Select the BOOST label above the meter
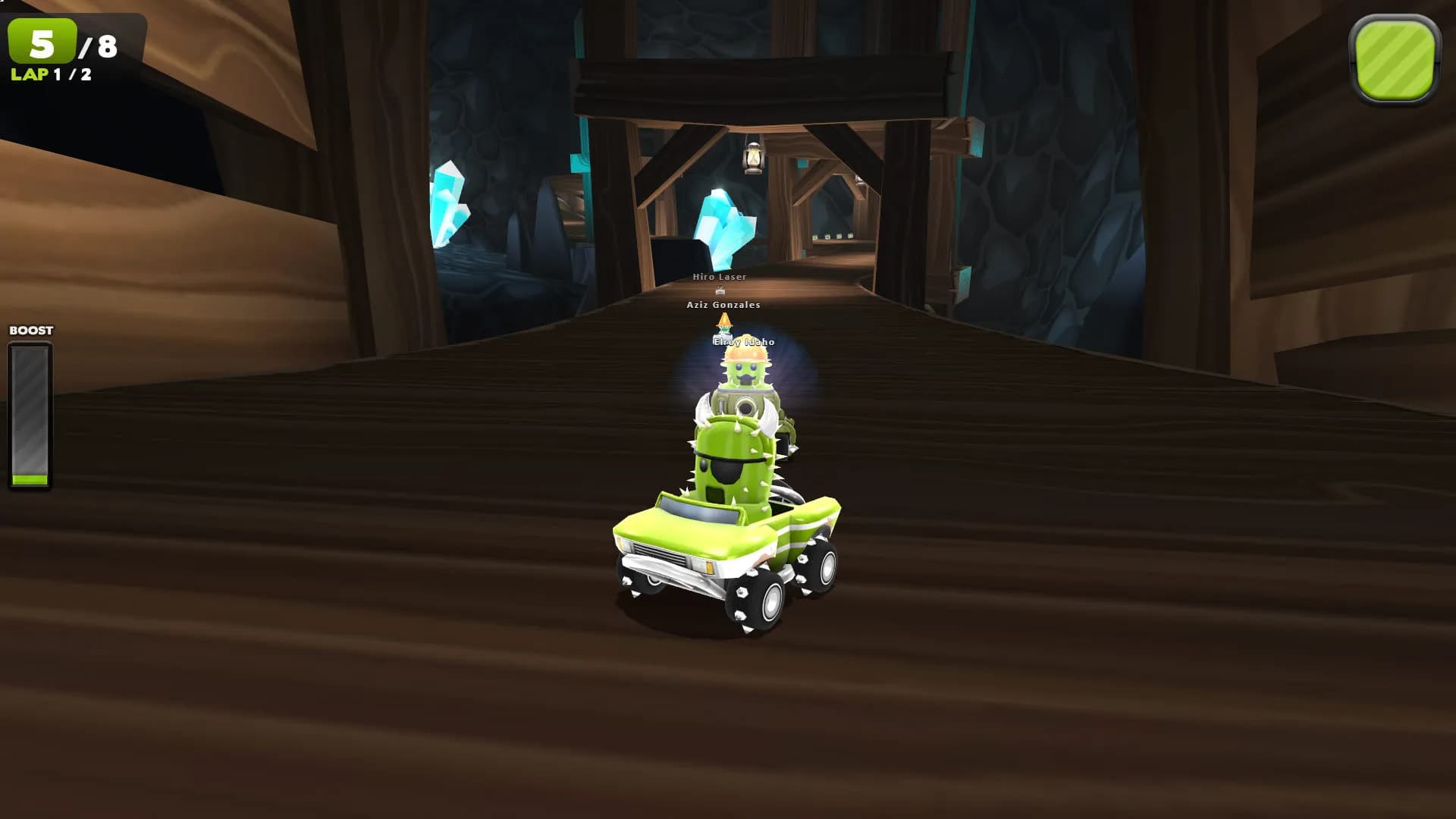Viewport: 1456px width, 819px height. tap(31, 330)
